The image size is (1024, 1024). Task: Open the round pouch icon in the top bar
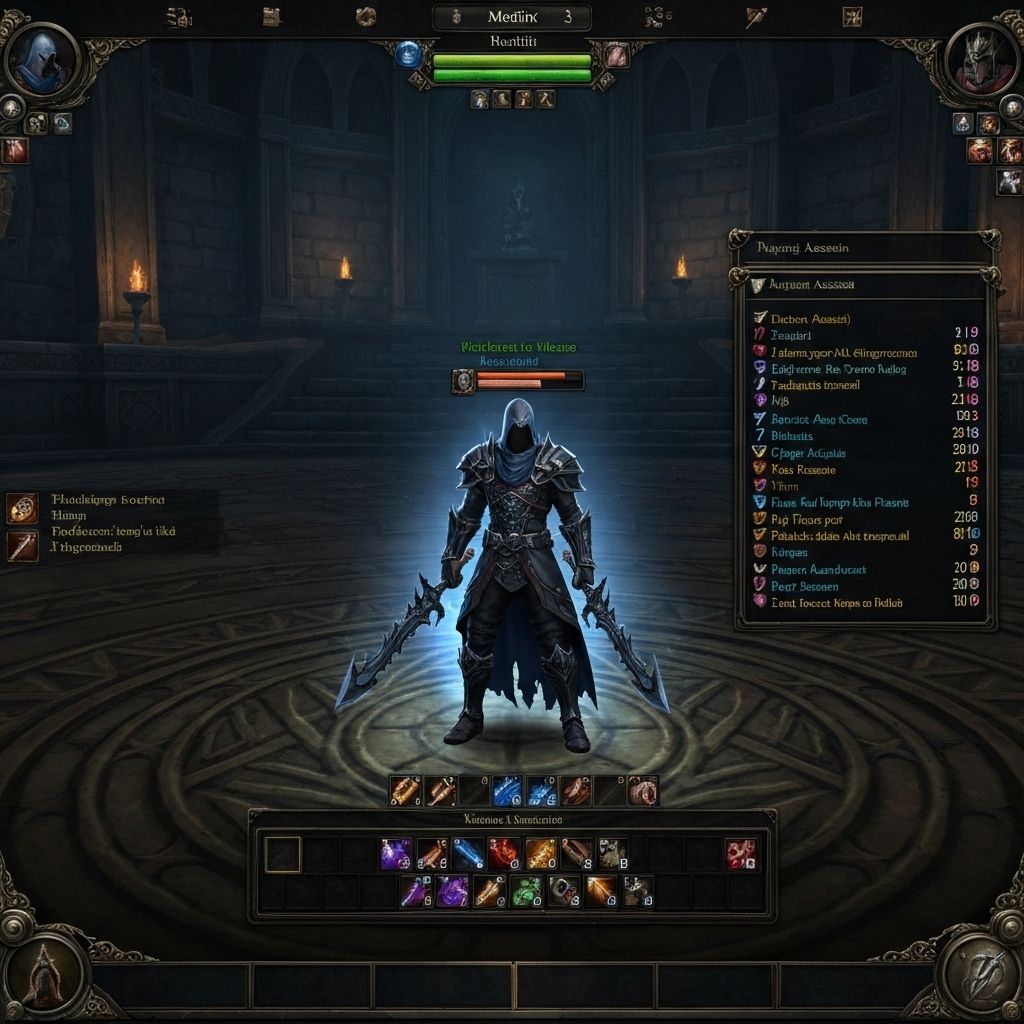366,16
